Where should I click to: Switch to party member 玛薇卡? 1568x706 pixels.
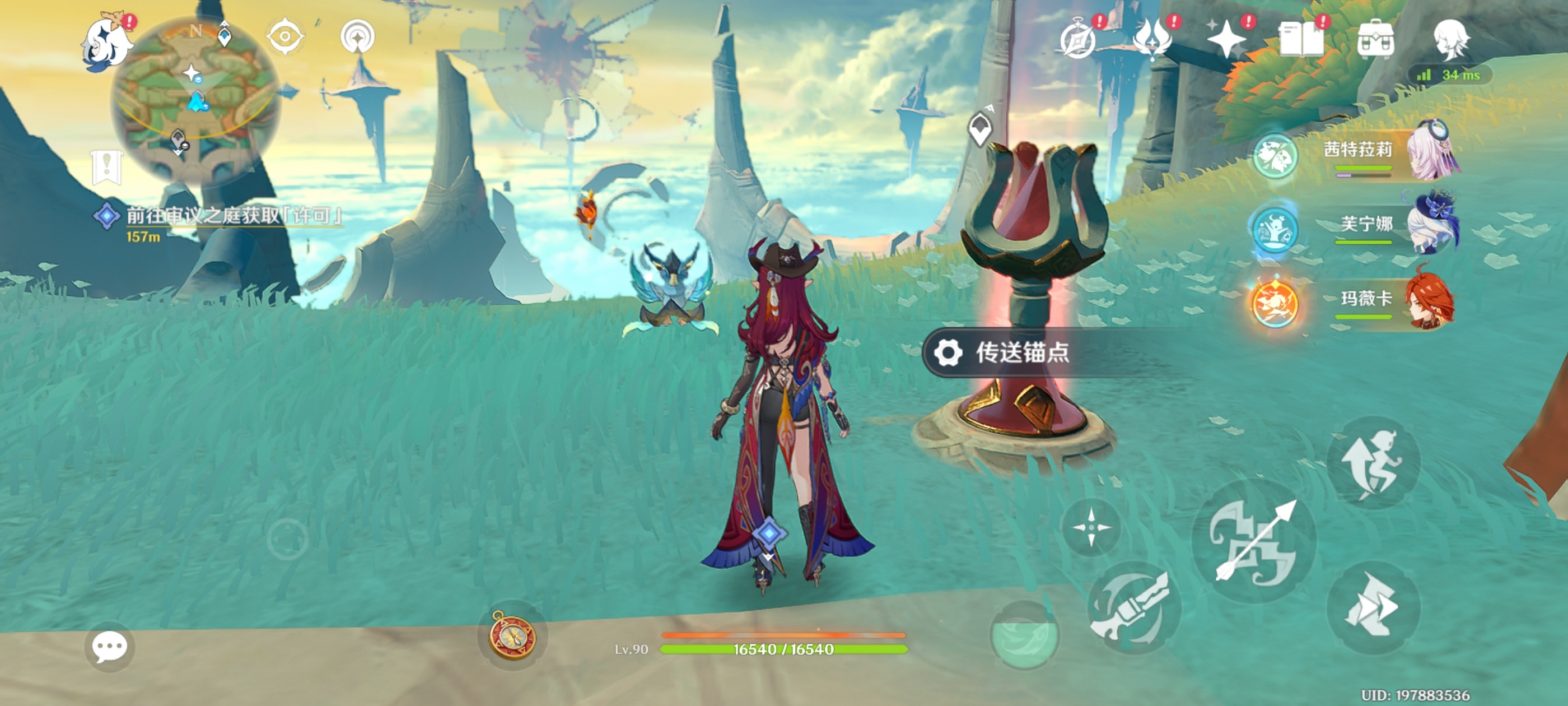pos(1366,300)
